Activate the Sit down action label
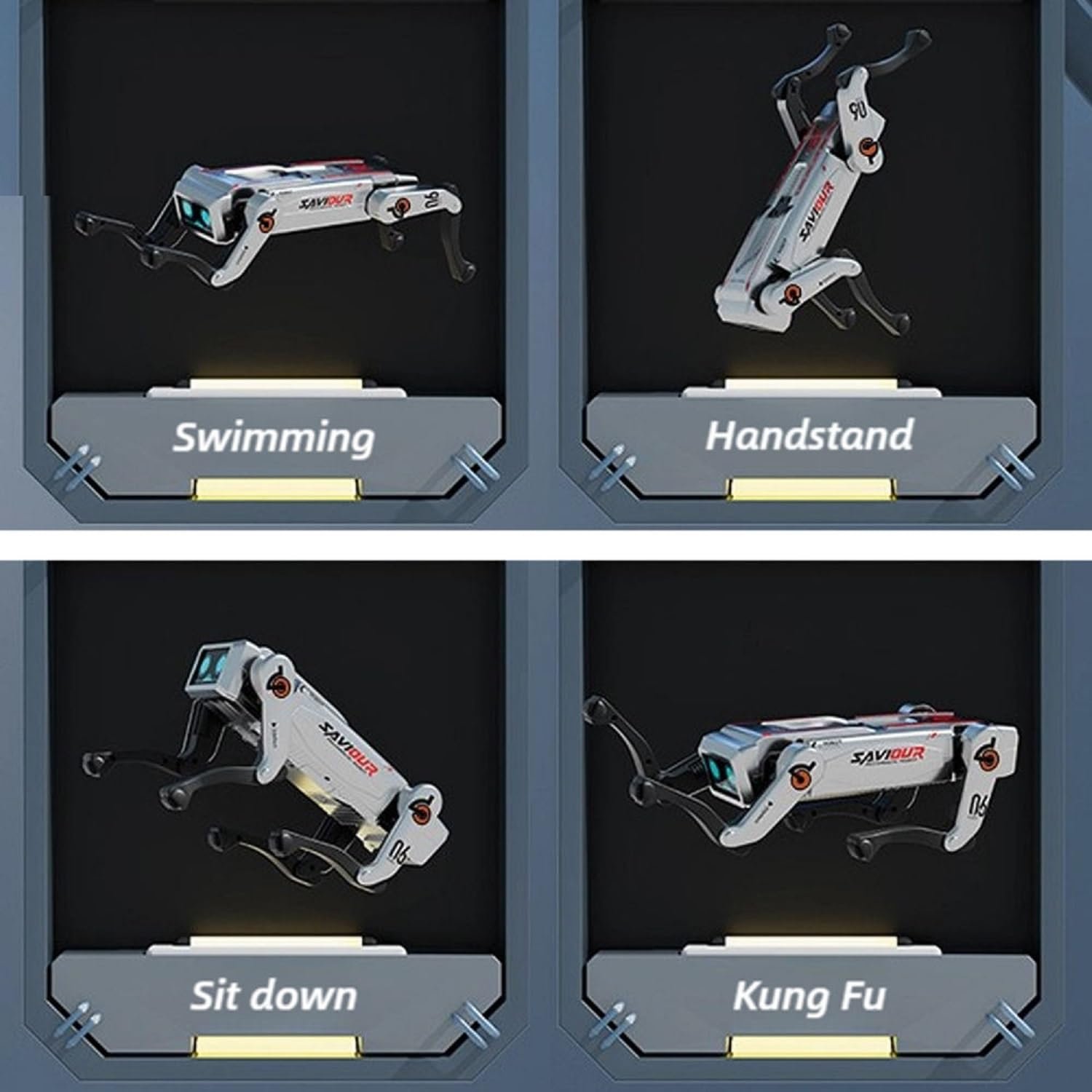This screenshot has height=1092, width=1092. pos(274,995)
